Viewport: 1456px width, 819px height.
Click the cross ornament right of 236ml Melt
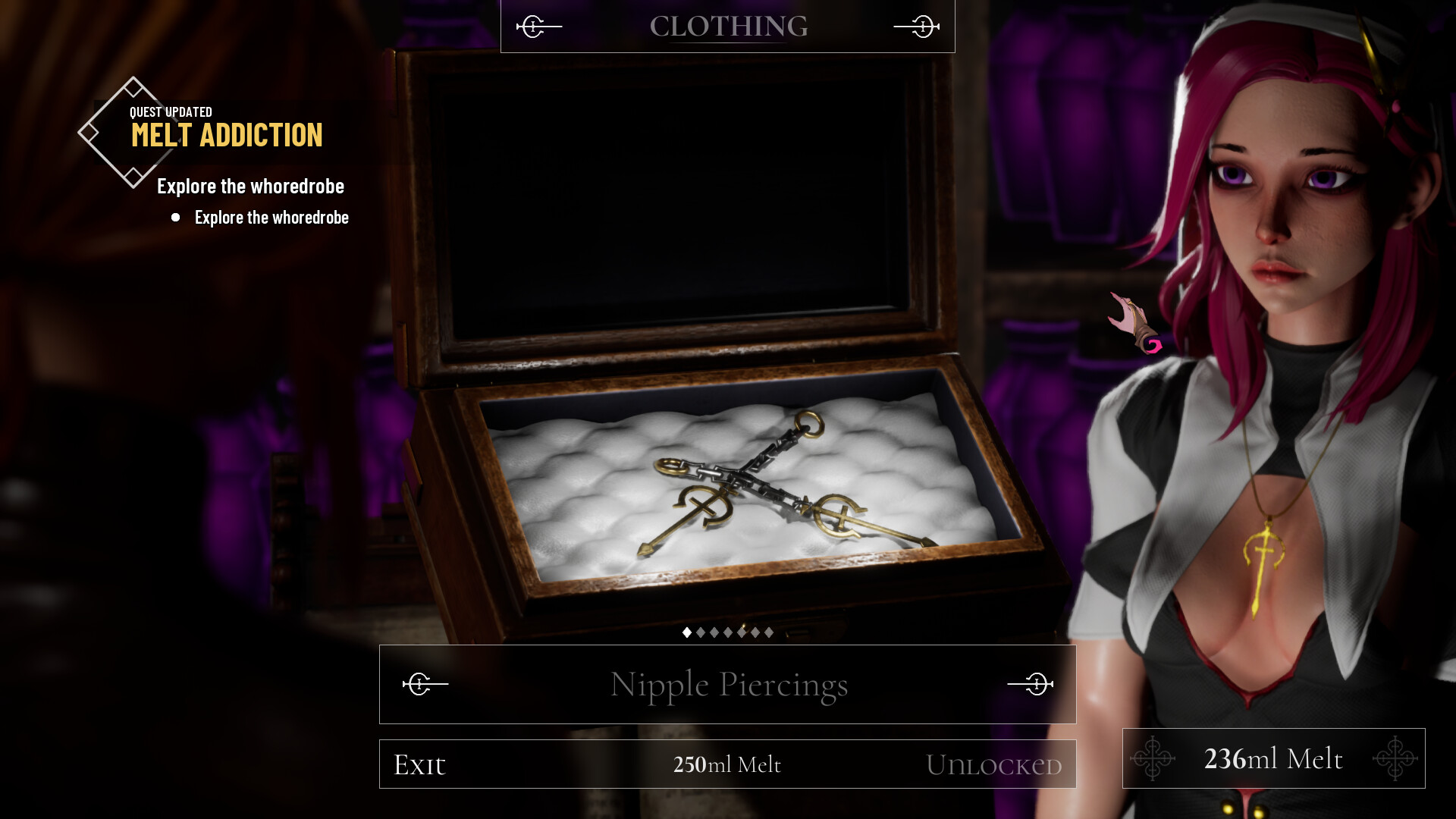coord(1397,758)
